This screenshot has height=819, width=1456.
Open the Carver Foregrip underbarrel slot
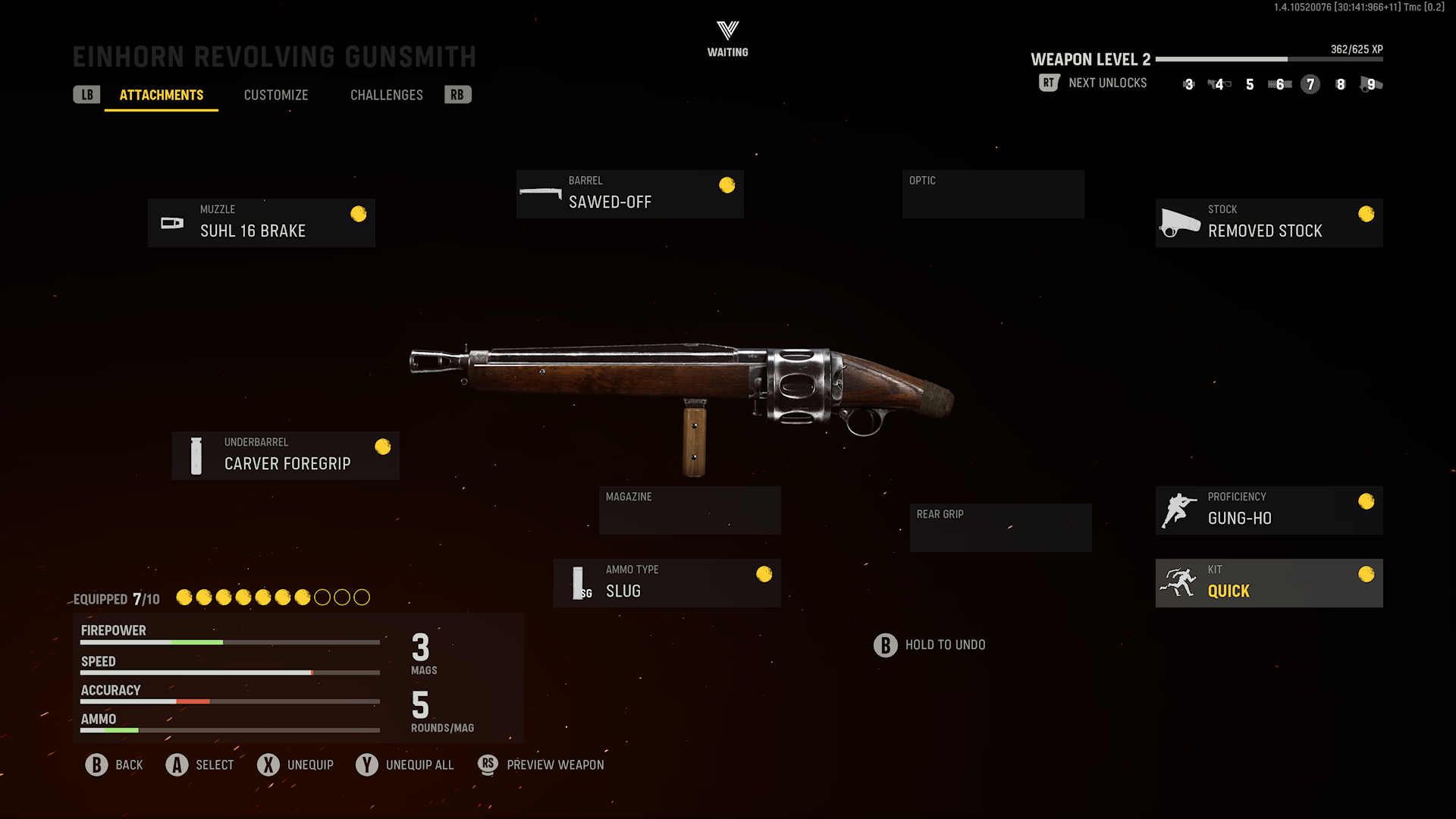click(286, 456)
